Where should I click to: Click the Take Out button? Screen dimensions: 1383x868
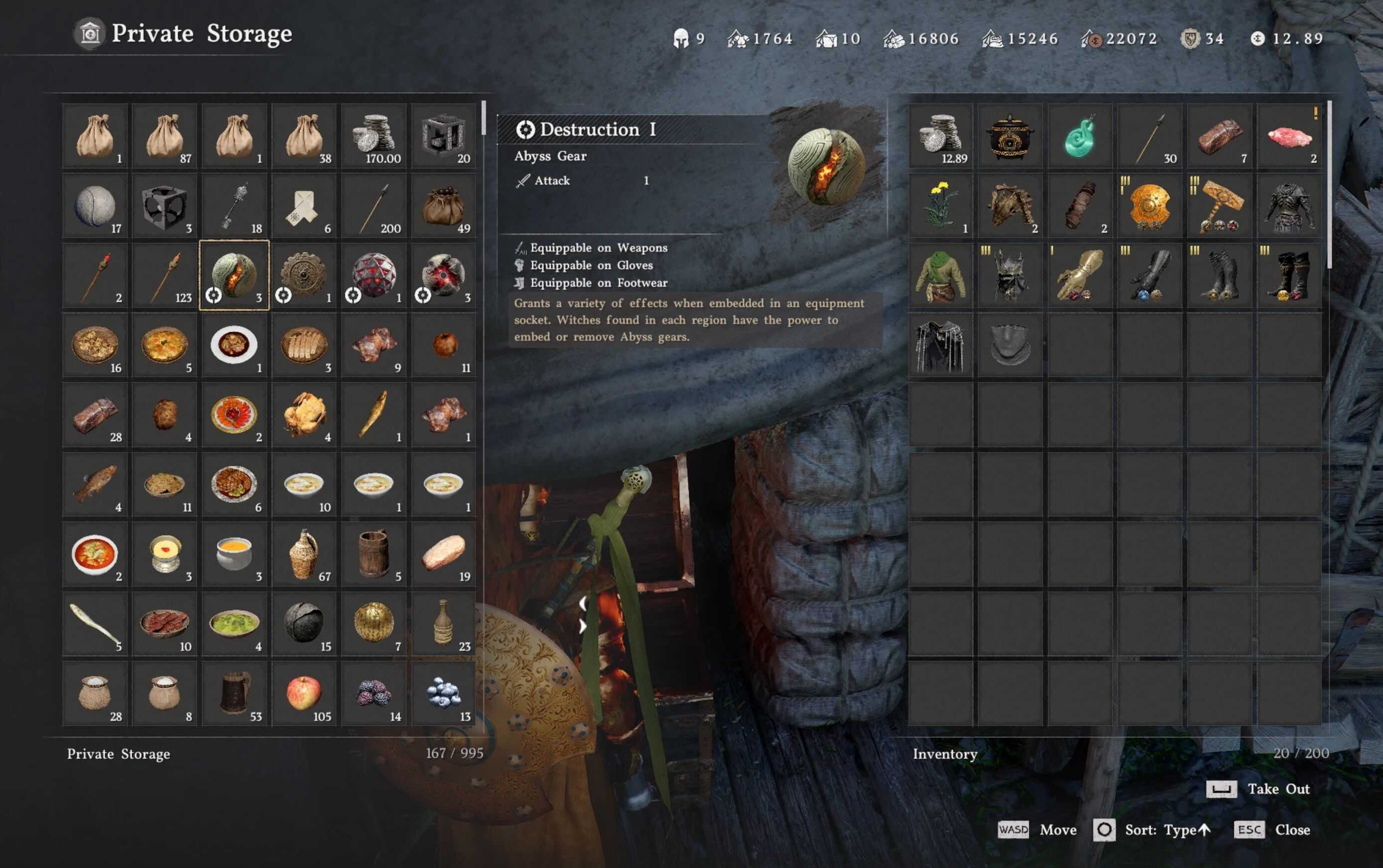pos(1259,789)
